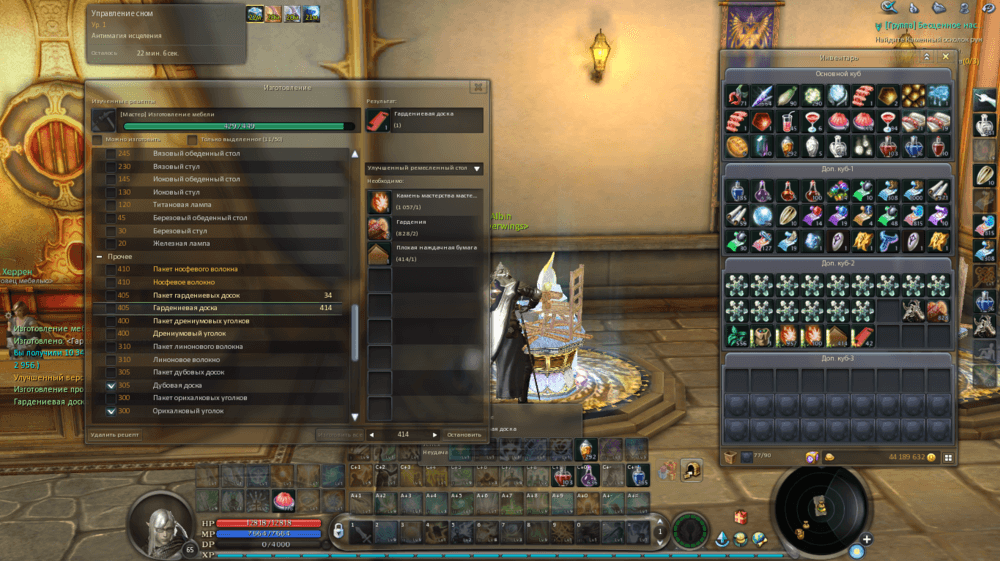1000x561 pixels.
Task: Click the Остановить (stop) crafting button
Action: click(463, 435)
